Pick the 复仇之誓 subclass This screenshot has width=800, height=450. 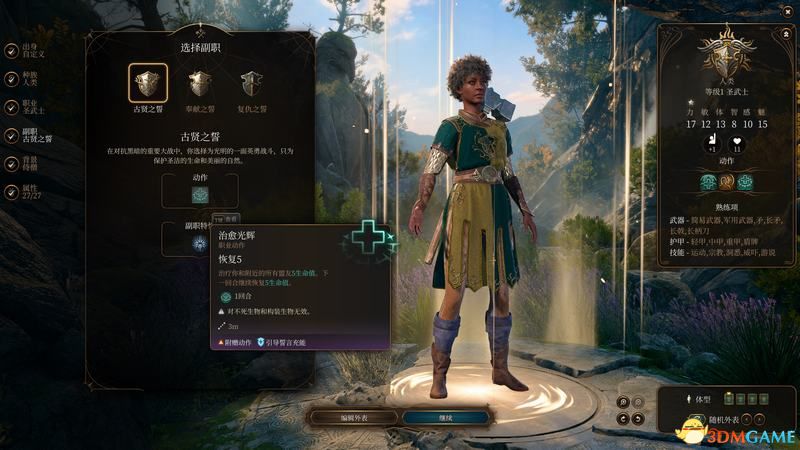click(x=253, y=84)
